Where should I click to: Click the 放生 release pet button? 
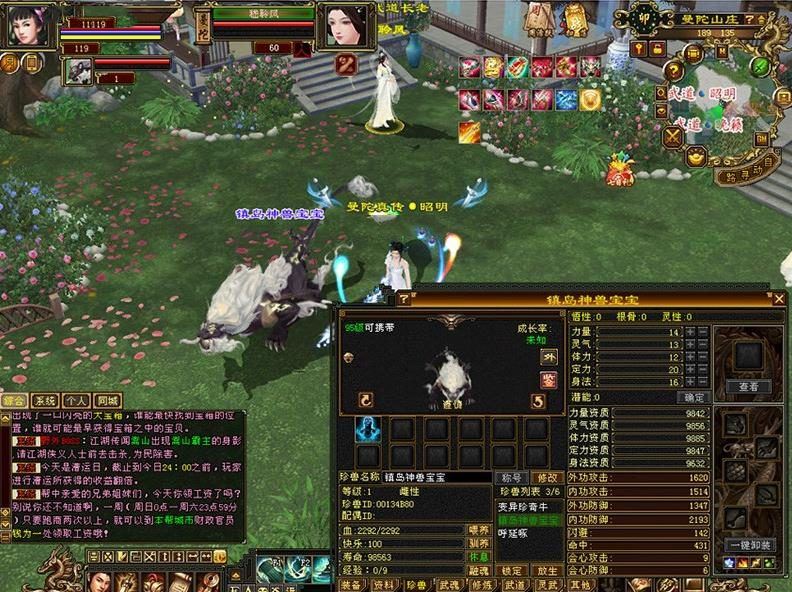547,571
